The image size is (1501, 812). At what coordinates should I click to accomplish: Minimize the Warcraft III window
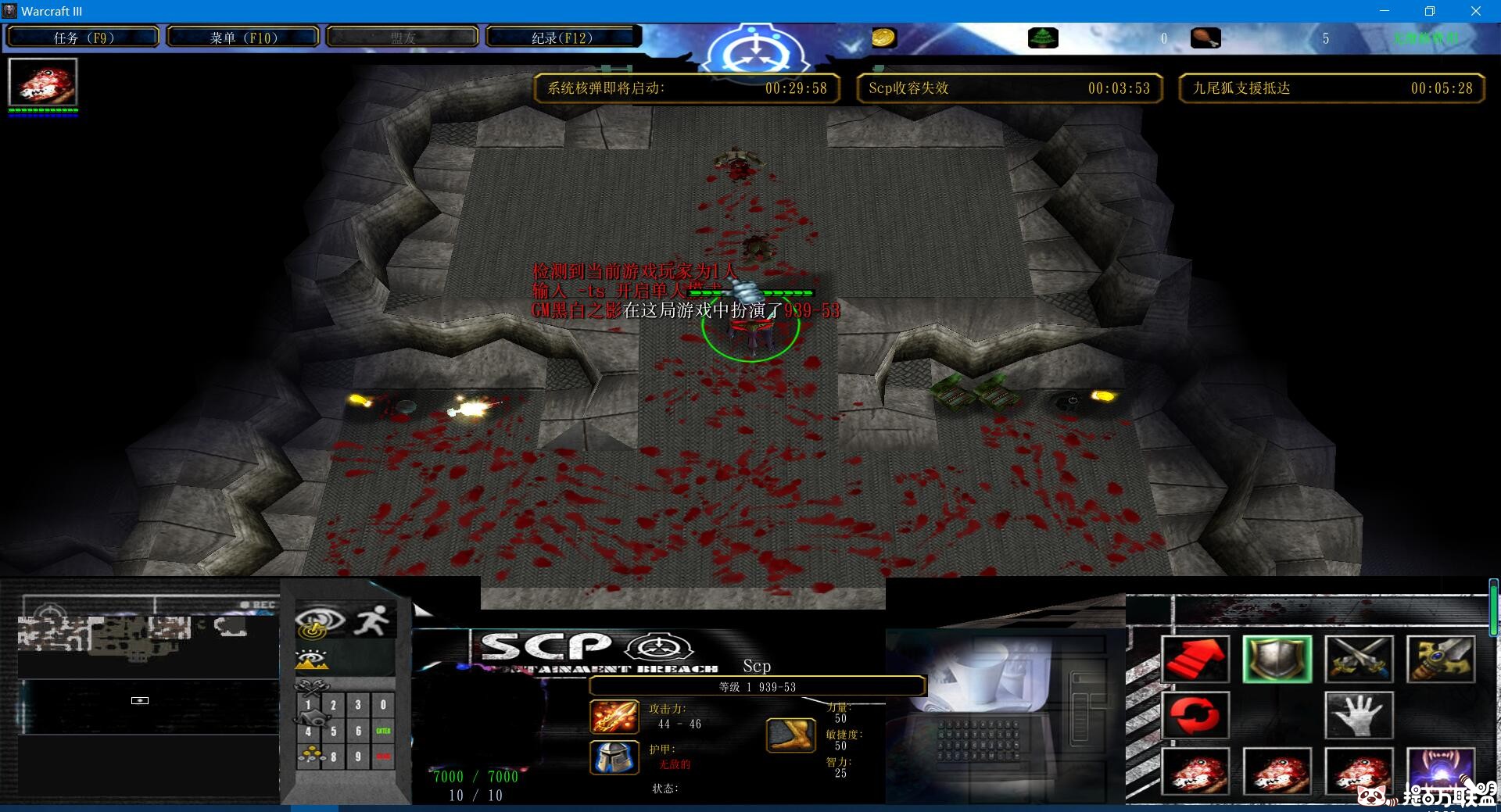click(x=1385, y=11)
